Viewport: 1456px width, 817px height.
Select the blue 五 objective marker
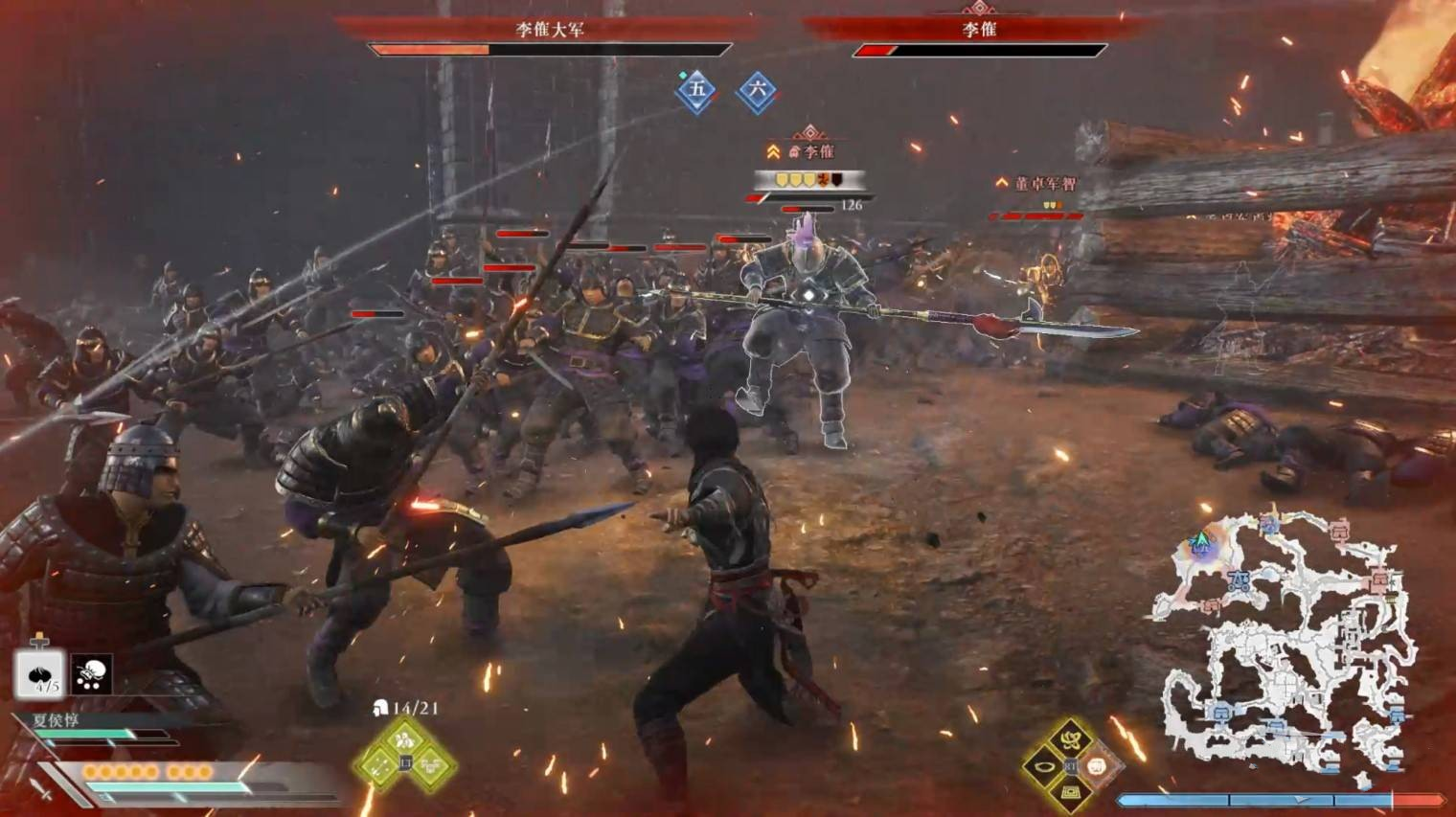pos(696,90)
